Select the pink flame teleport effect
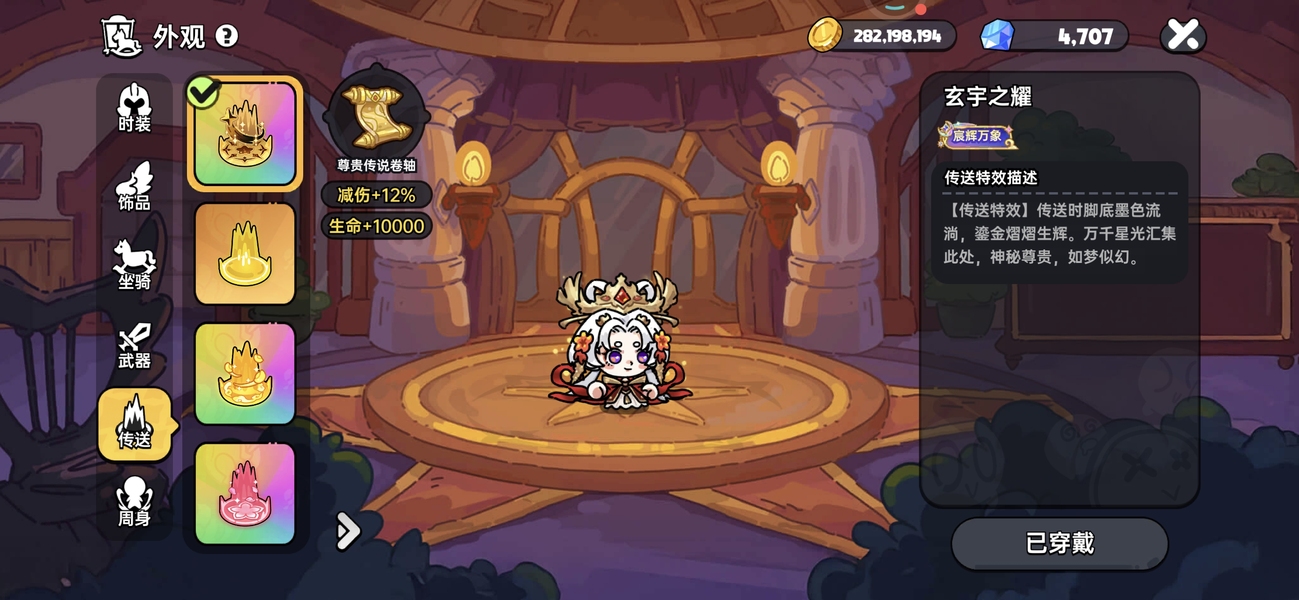 pos(245,494)
